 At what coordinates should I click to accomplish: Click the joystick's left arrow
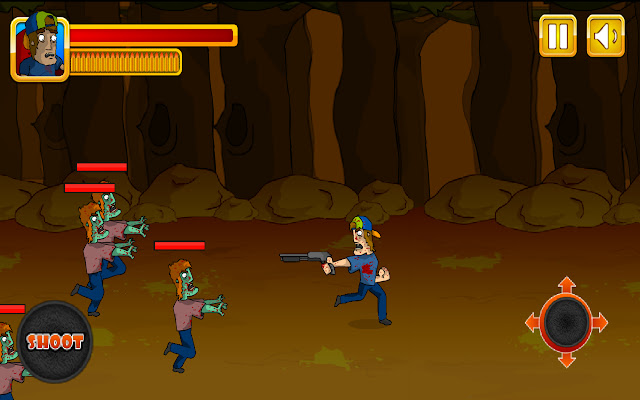[532, 322]
